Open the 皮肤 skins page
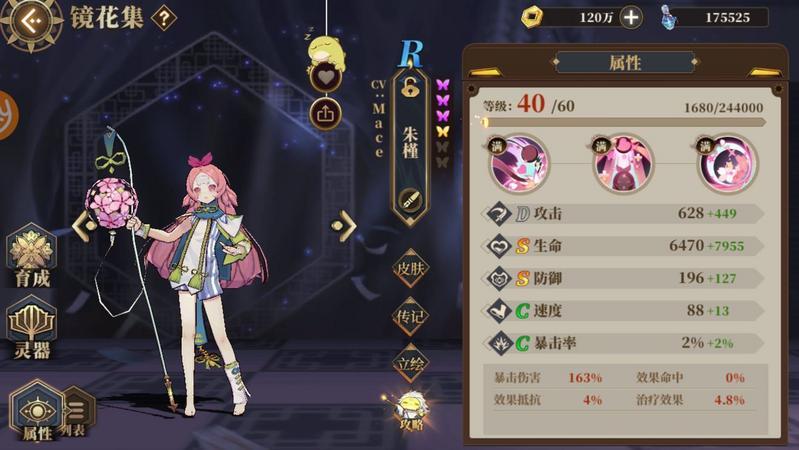Image resolution: width=799 pixels, height=450 pixels. tap(411, 269)
